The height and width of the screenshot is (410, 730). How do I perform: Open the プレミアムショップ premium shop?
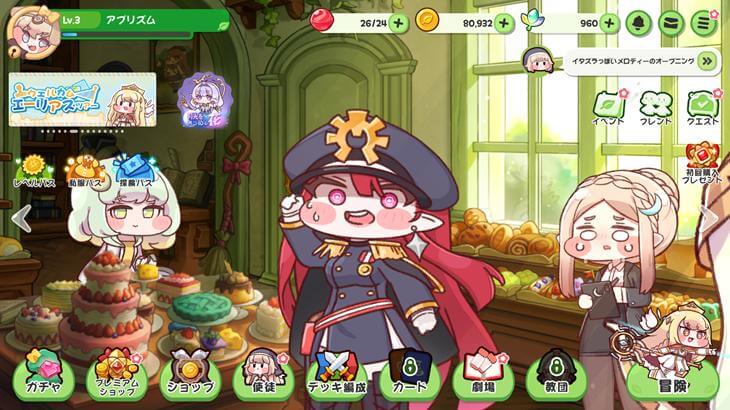pyautogui.click(x=116, y=376)
